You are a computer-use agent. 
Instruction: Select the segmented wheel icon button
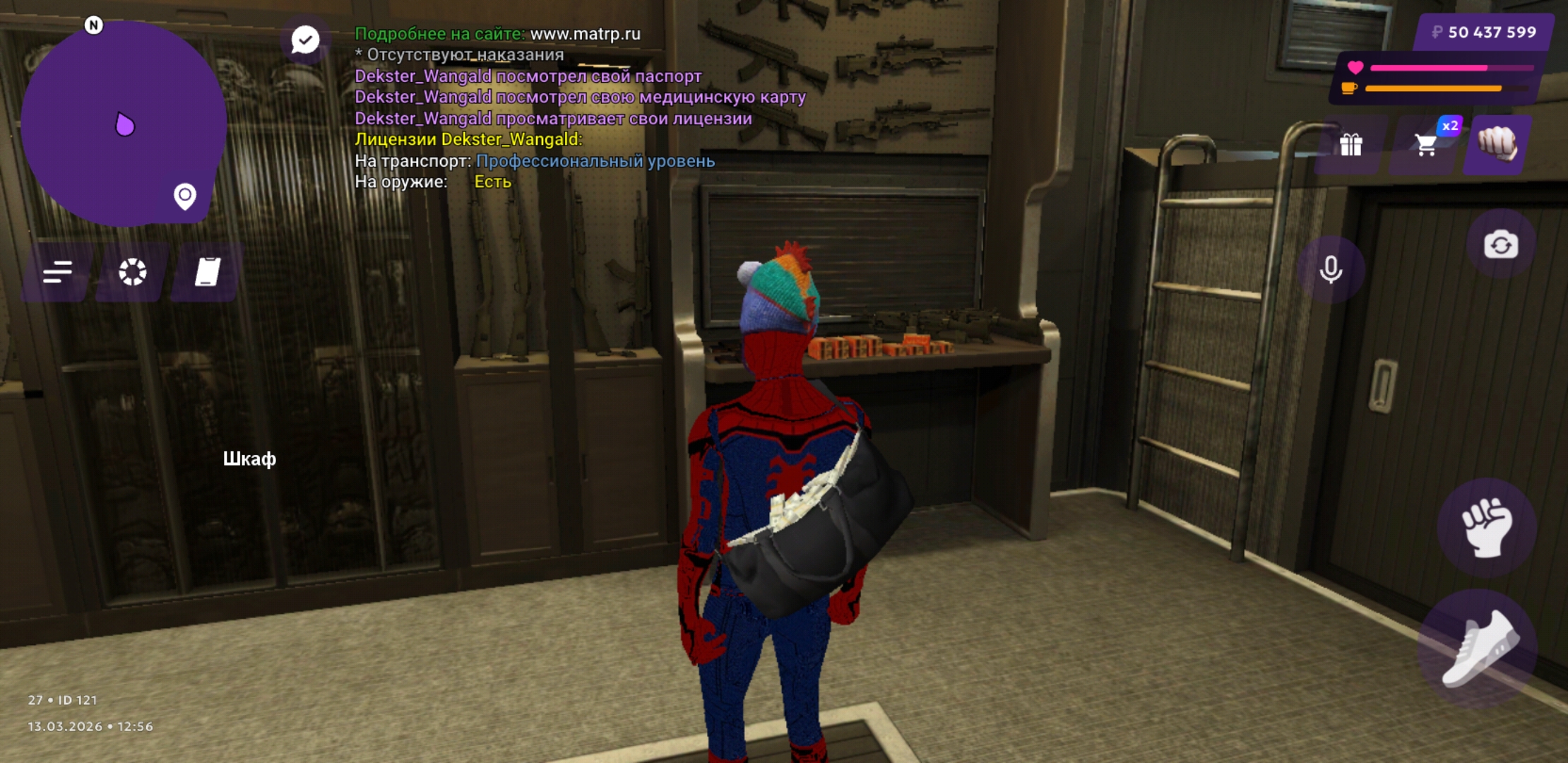132,272
